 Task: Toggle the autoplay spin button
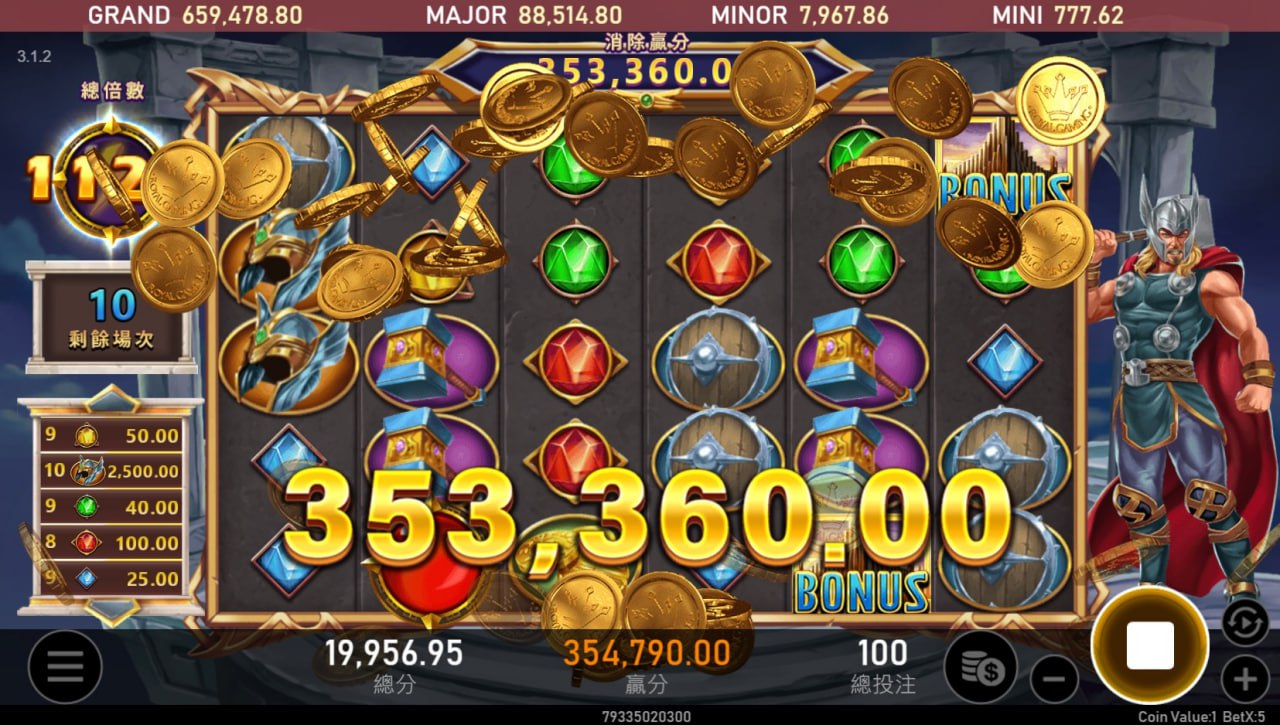1245,622
